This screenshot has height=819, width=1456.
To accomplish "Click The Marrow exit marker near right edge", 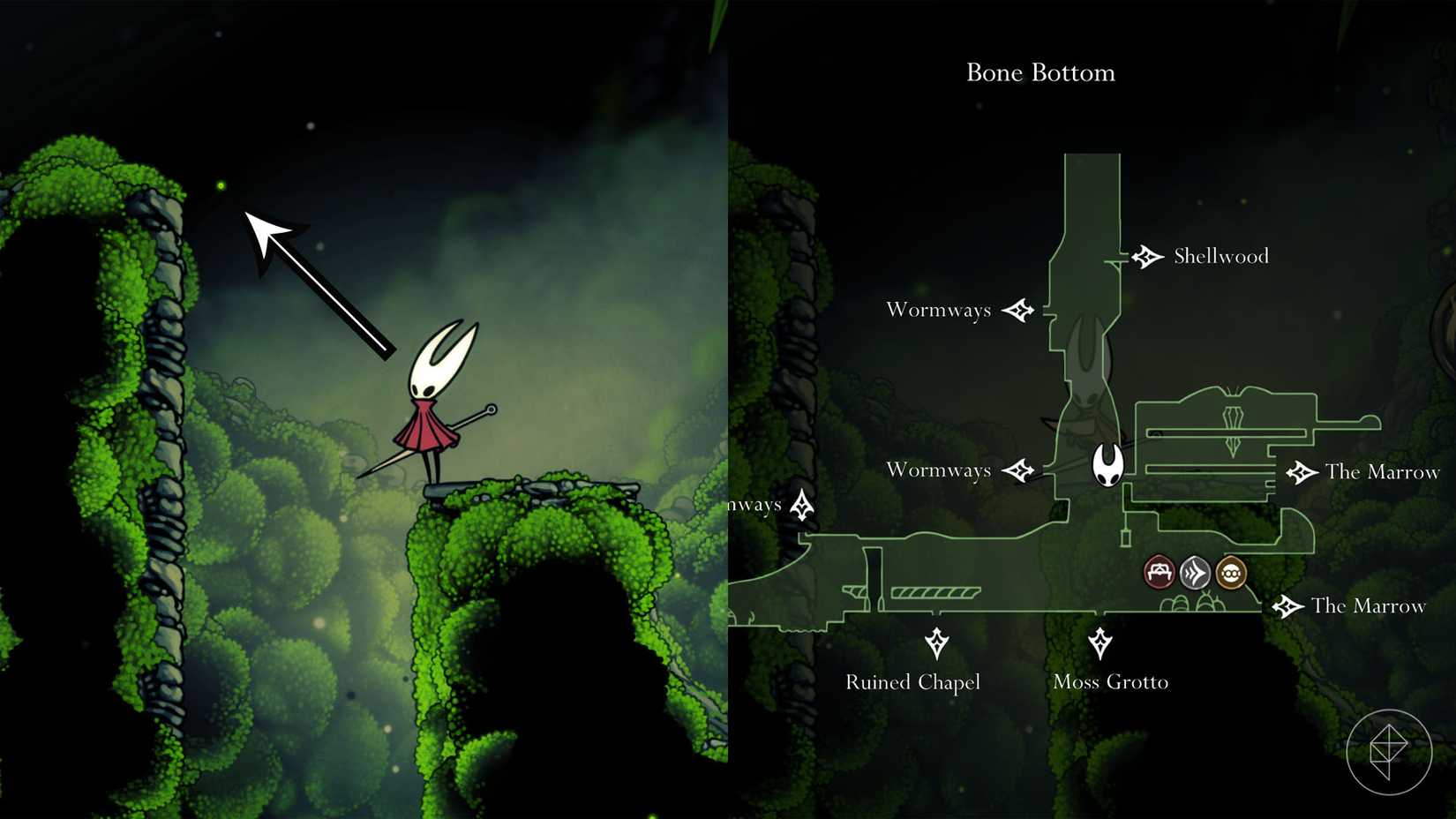I will 1303,472.
